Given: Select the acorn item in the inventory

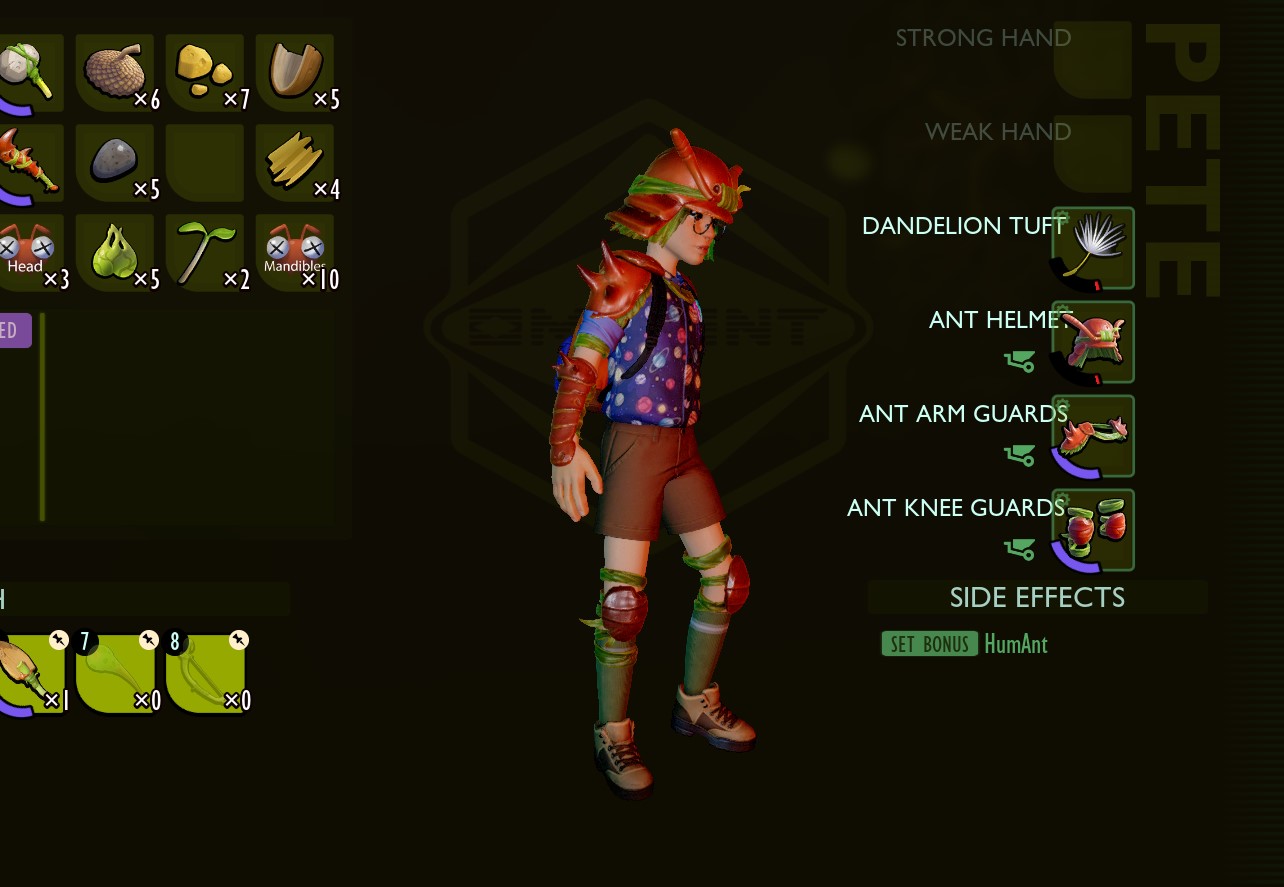Looking at the screenshot, I should coord(115,72).
